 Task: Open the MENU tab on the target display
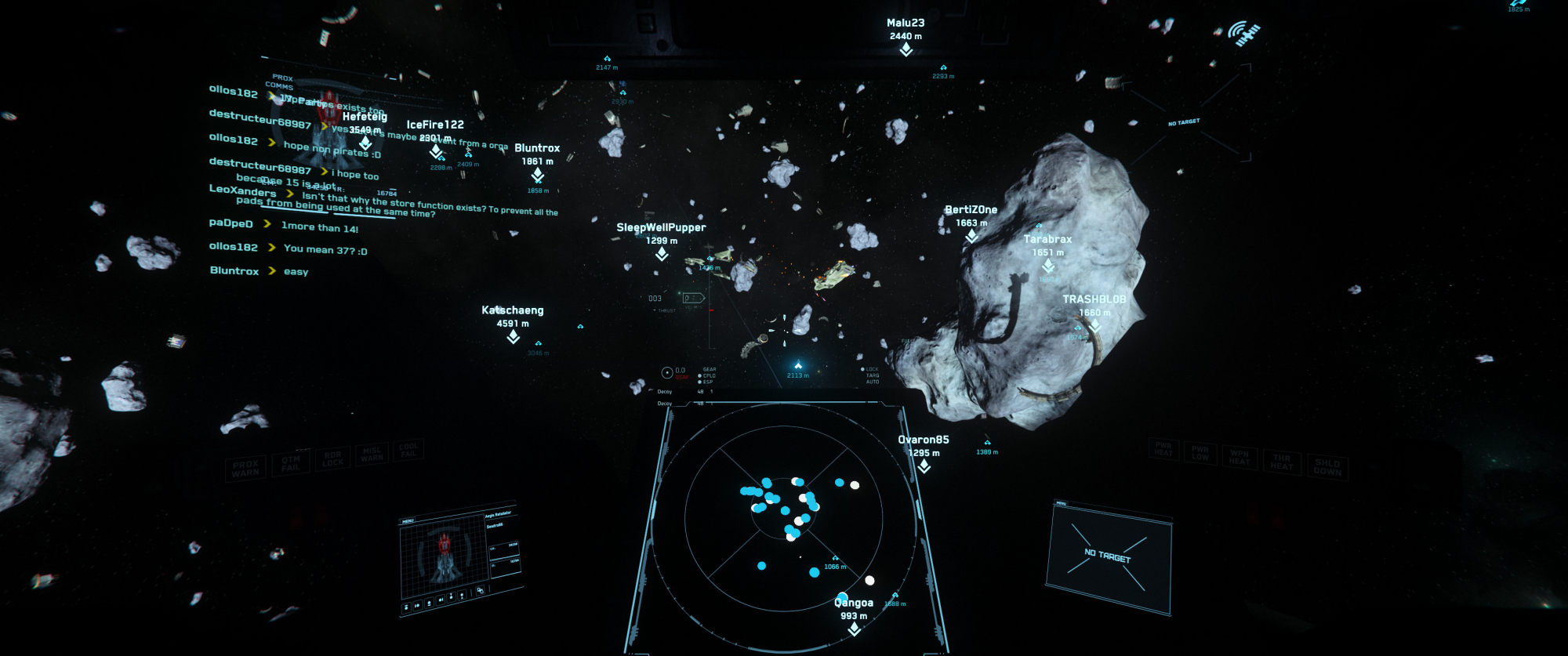click(1061, 503)
